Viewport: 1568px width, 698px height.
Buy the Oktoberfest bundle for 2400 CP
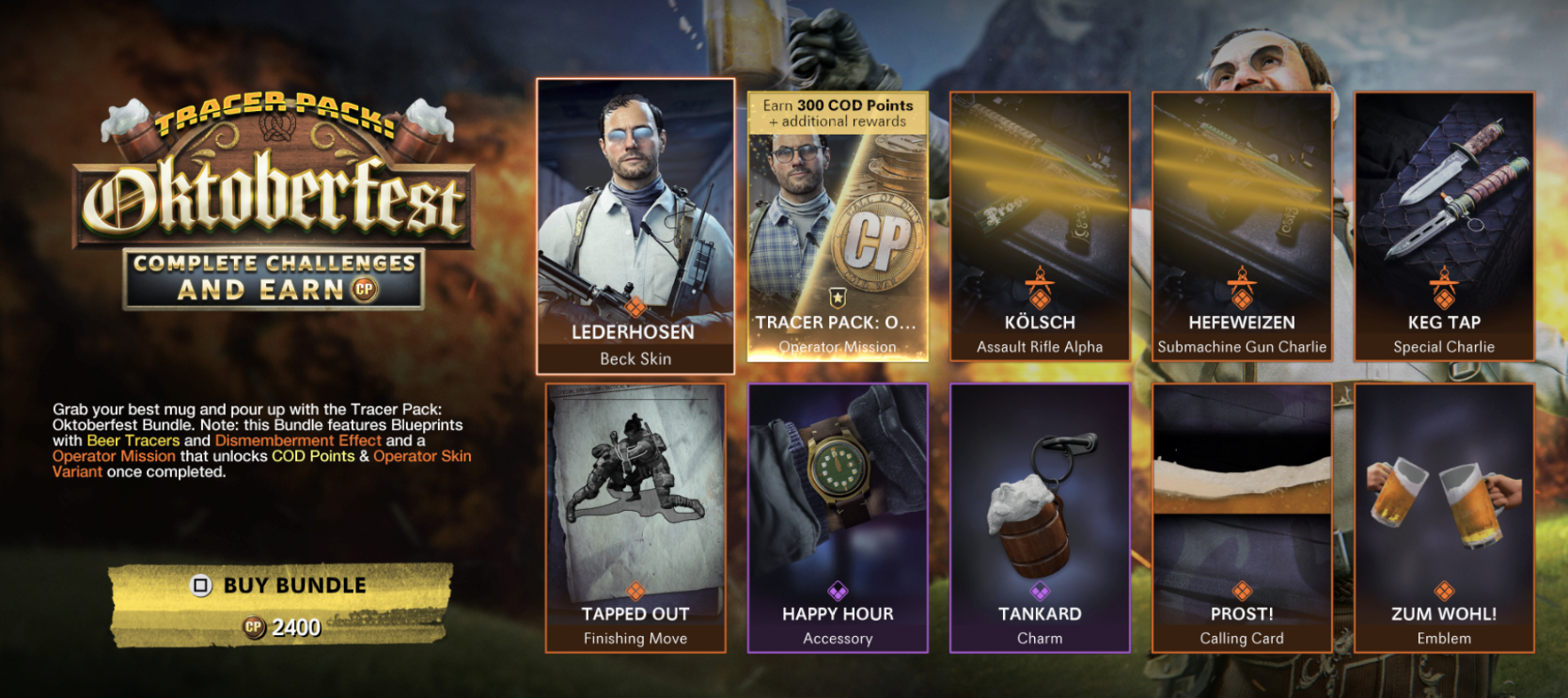(x=281, y=604)
